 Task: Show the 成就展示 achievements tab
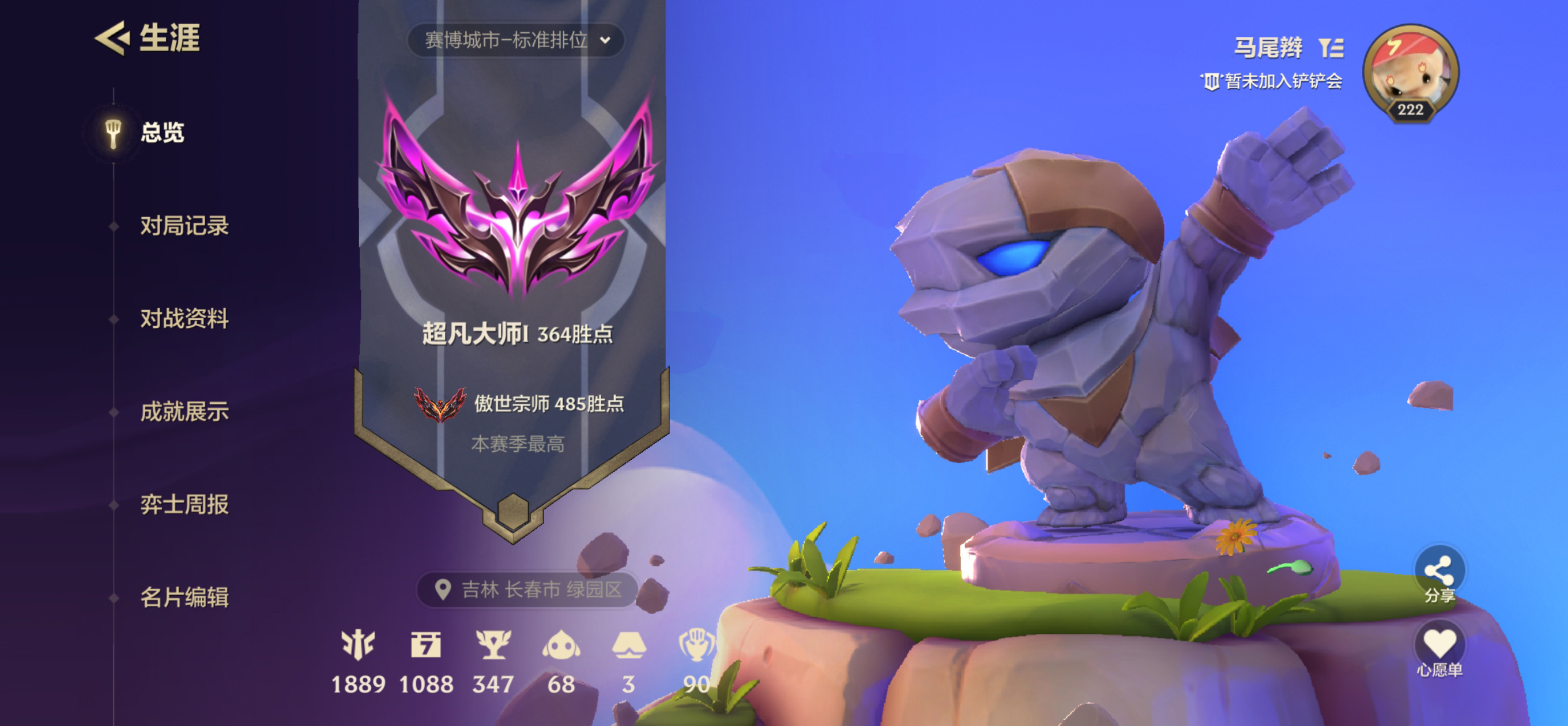184,411
